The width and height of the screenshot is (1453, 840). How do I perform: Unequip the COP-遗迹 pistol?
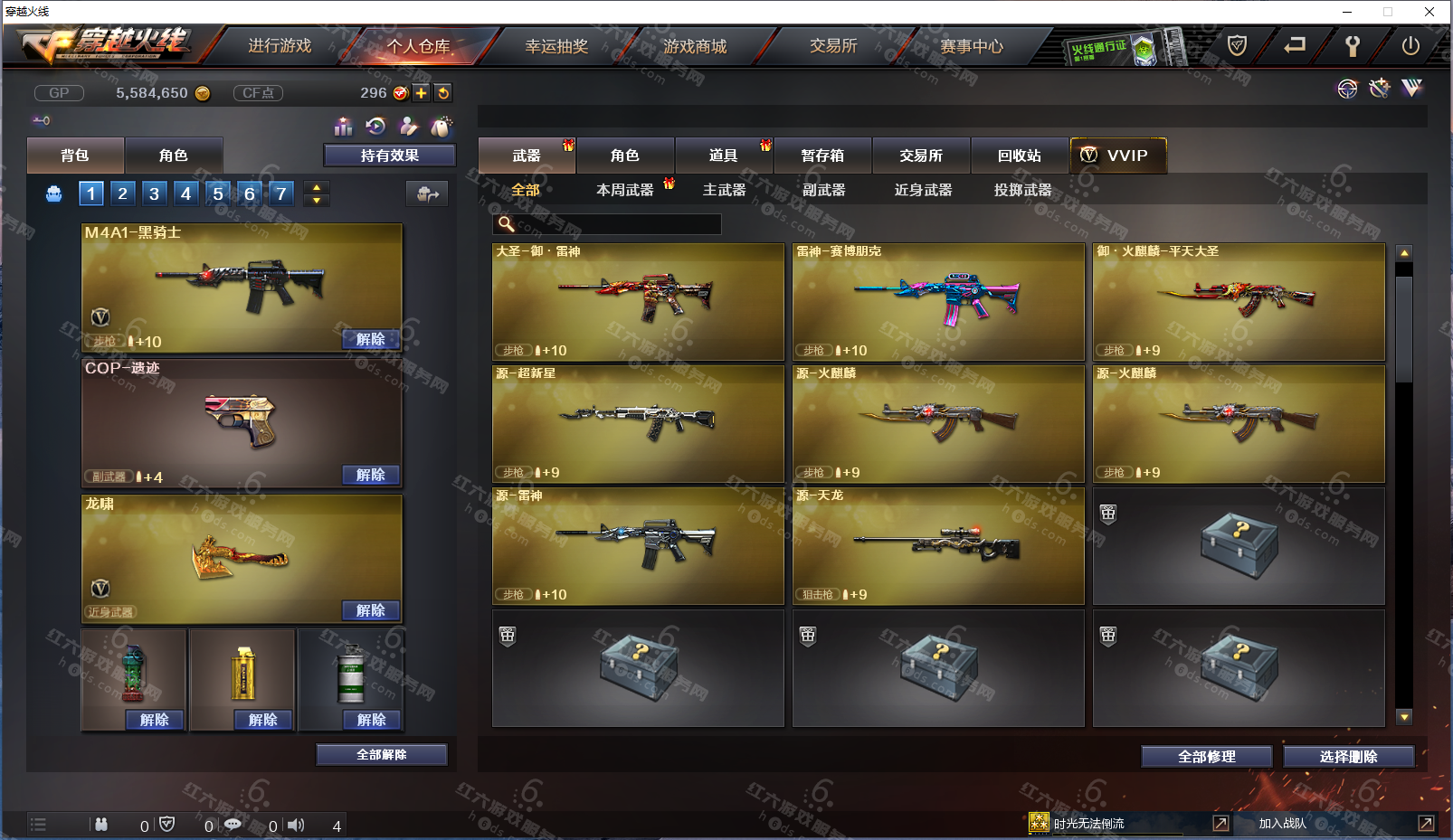pos(371,475)
